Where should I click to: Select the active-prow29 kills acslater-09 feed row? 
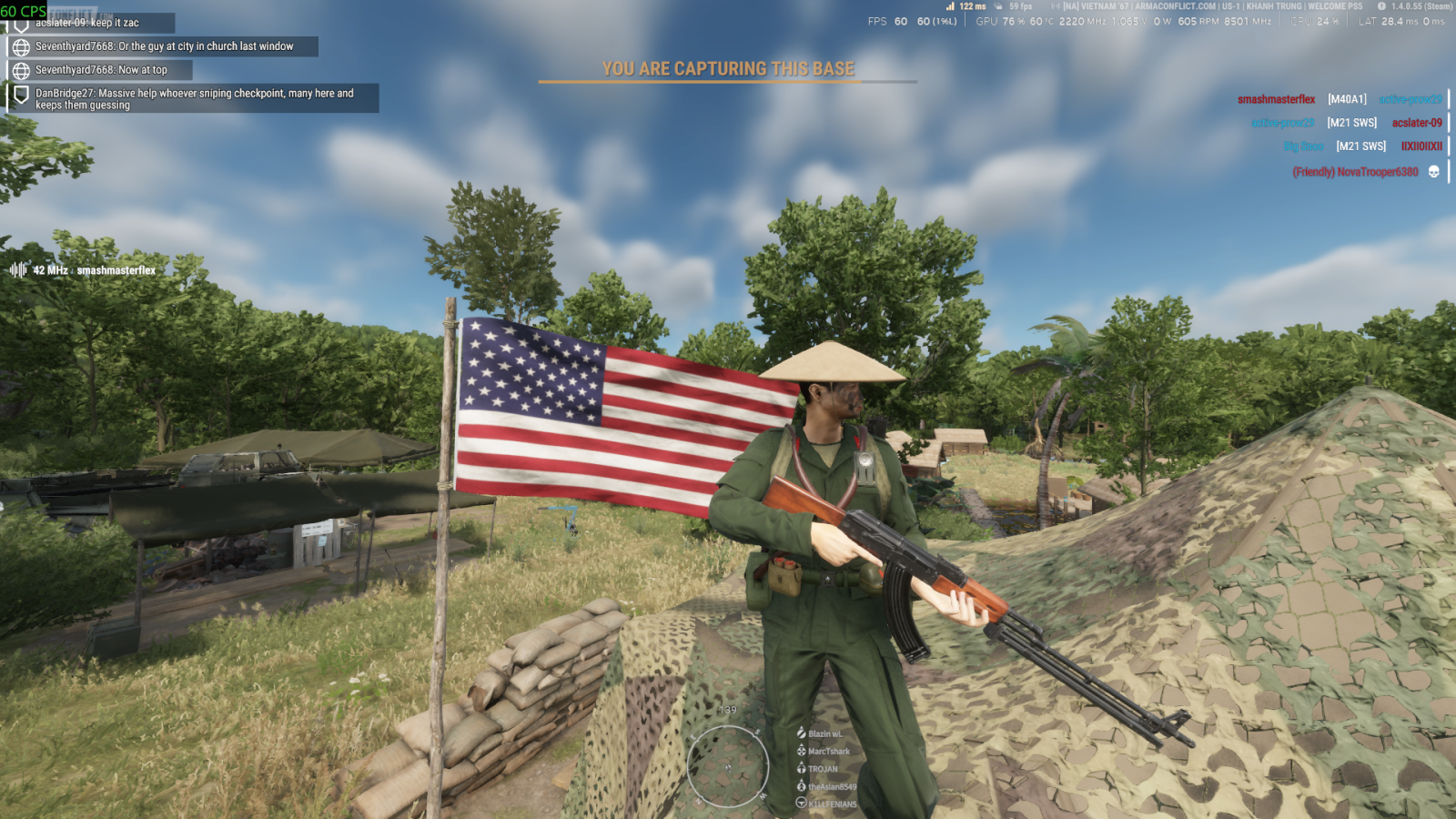pyautogui.click(x=1346, y=123)
